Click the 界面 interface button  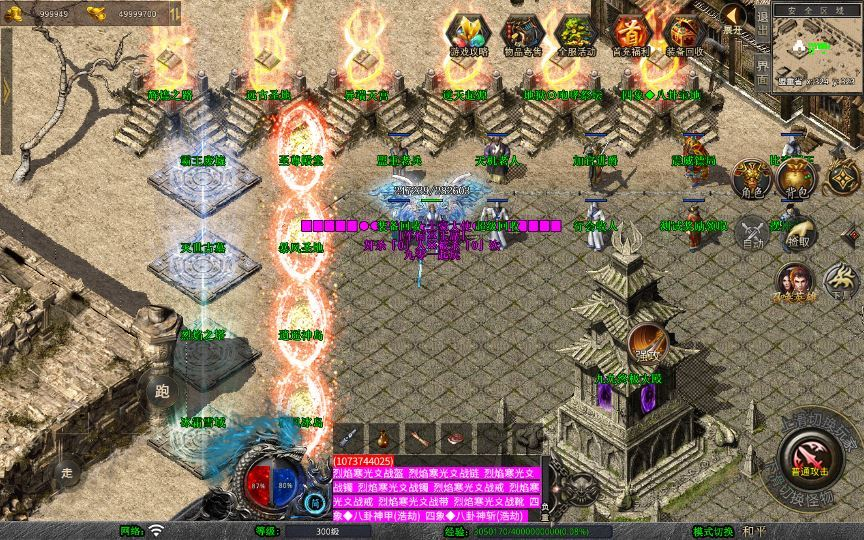coord(763,73)
